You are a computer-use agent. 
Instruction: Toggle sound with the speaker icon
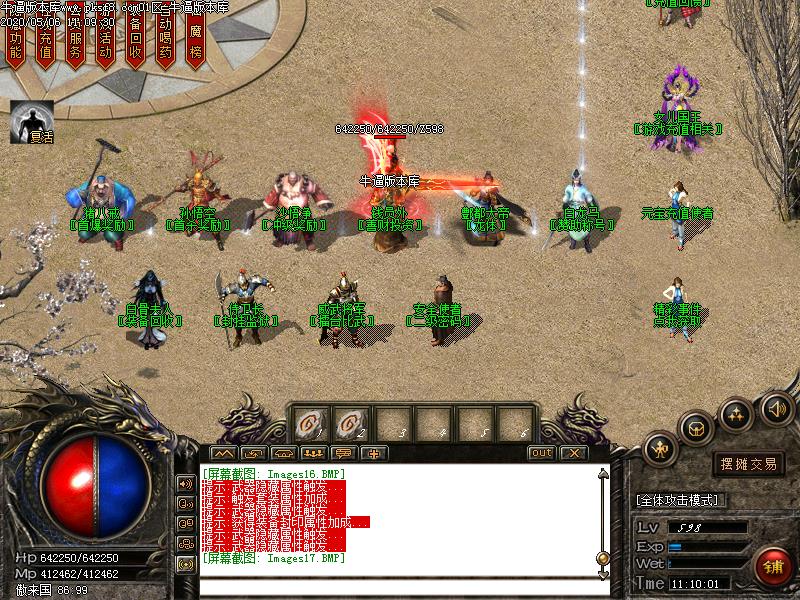click(776, 407)
